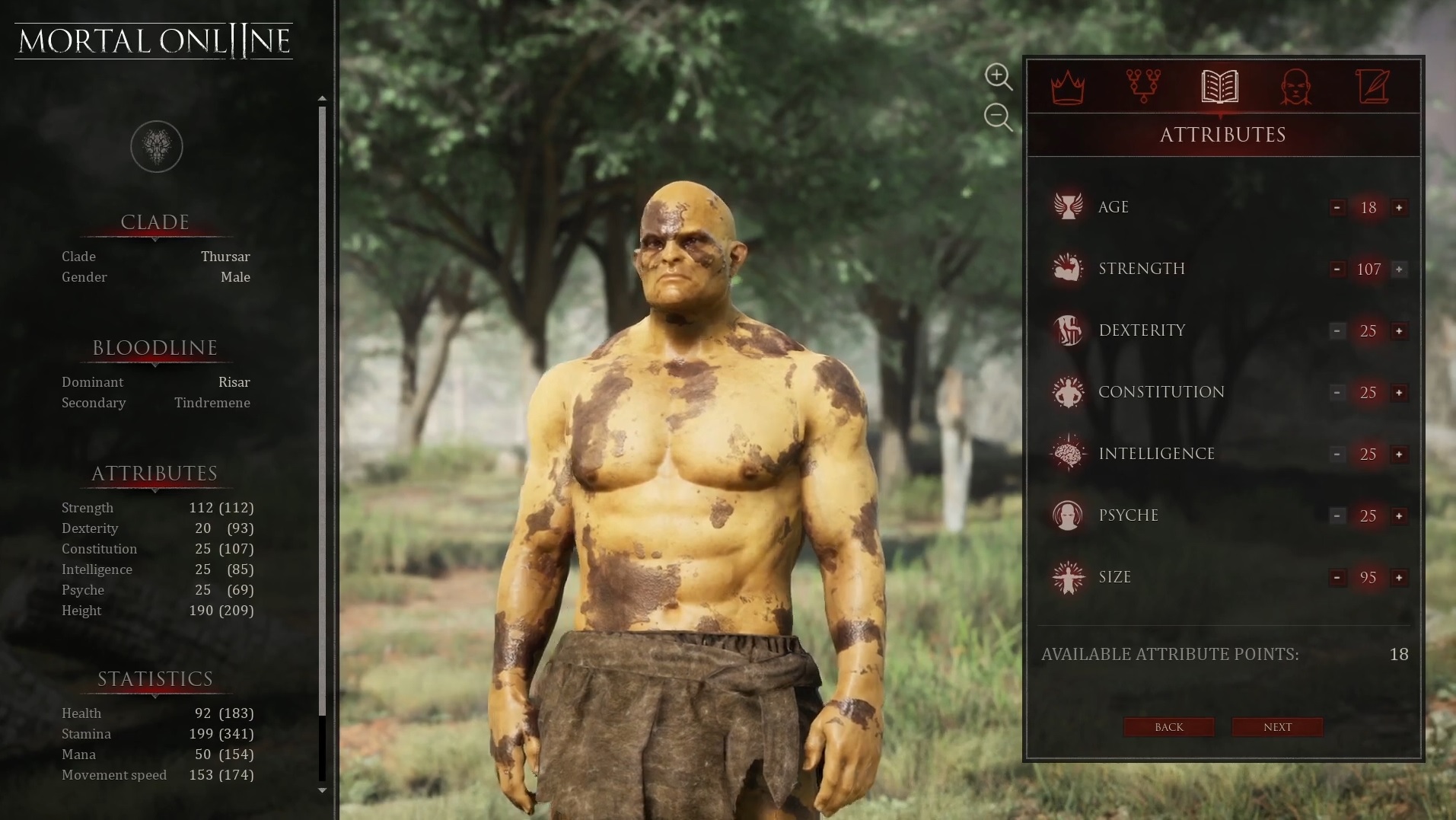Open the face customization tab
This screenshot has width=1456, height=820.
point(1295,87)
